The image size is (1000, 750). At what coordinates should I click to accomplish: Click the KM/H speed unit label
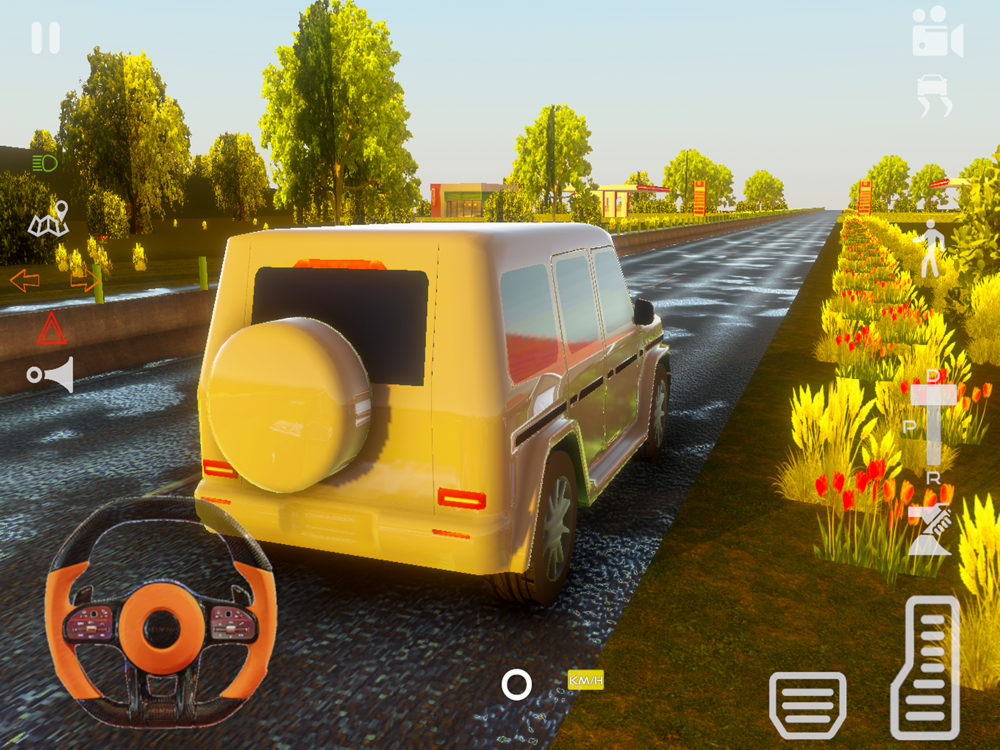586,681
